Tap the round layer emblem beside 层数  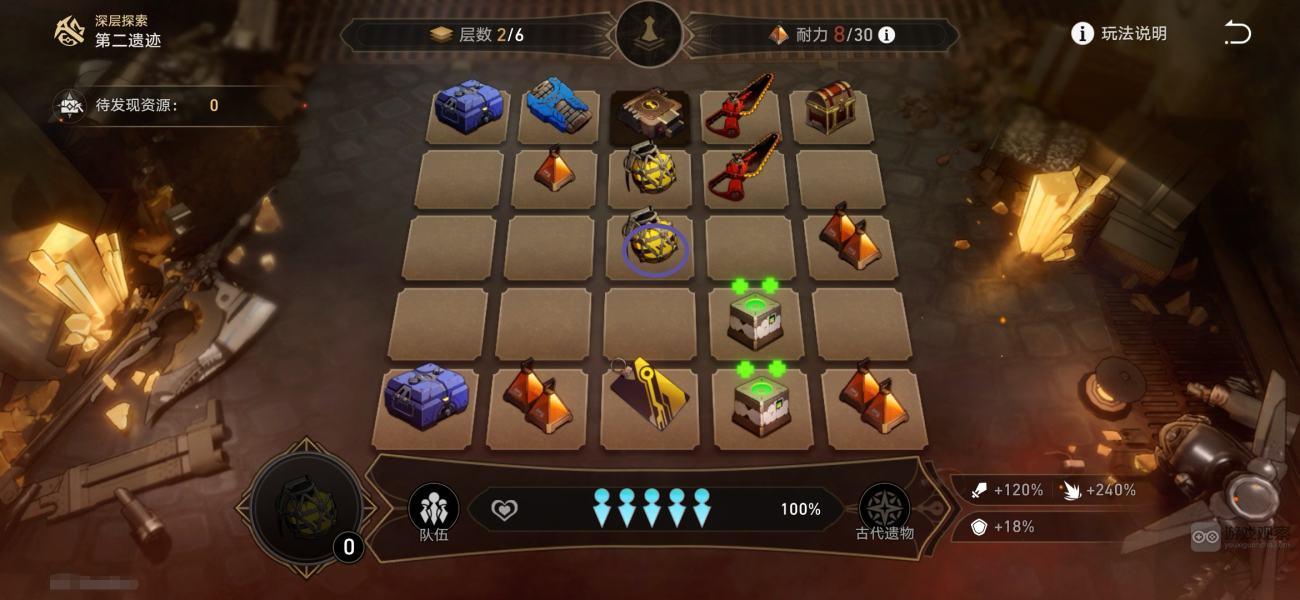[x=650, y=33]
